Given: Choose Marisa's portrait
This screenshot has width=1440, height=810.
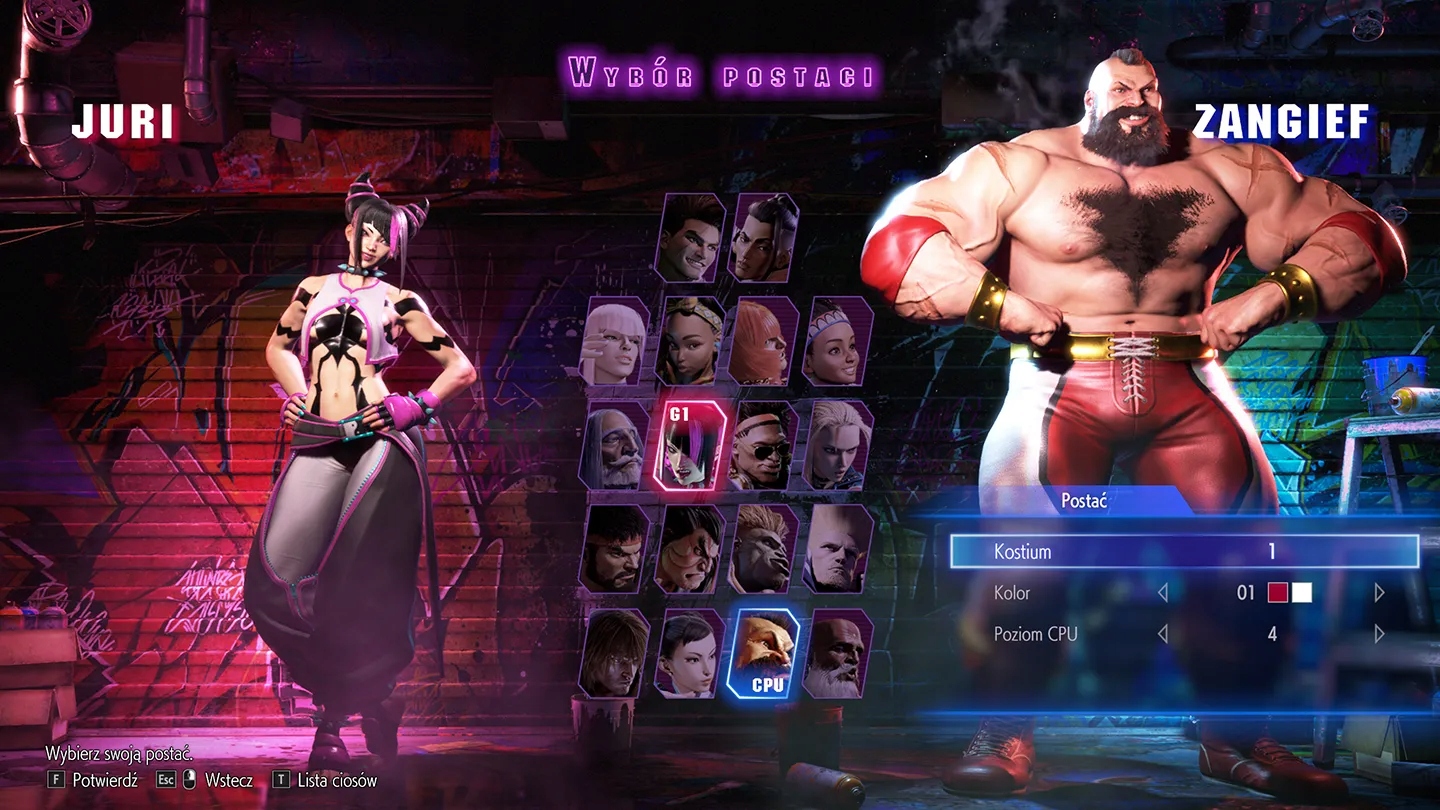Looking at the screenshot, I should pyautogui.click(x=765, y=341).
